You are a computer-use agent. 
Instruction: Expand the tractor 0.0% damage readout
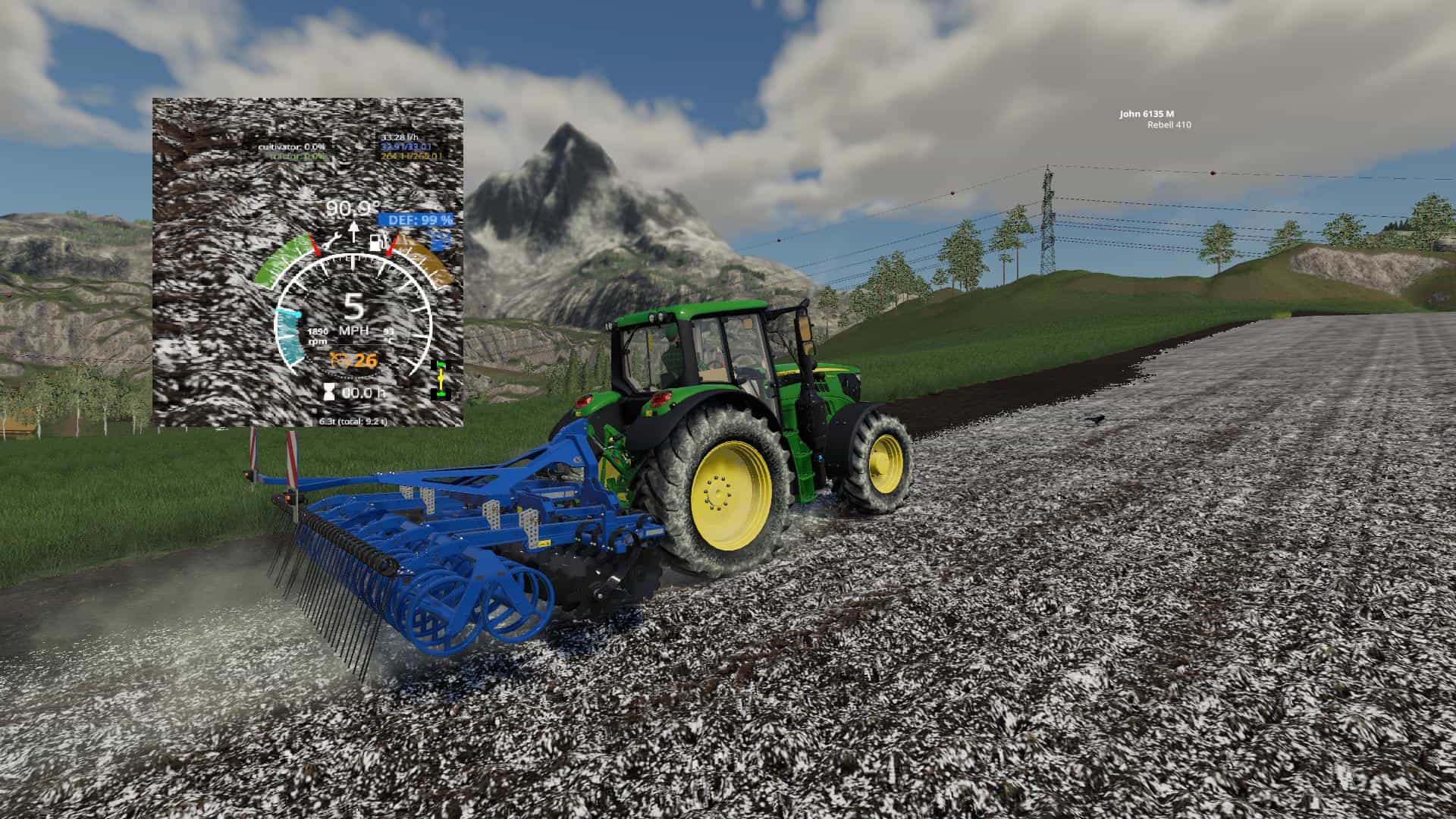[296, 157]
